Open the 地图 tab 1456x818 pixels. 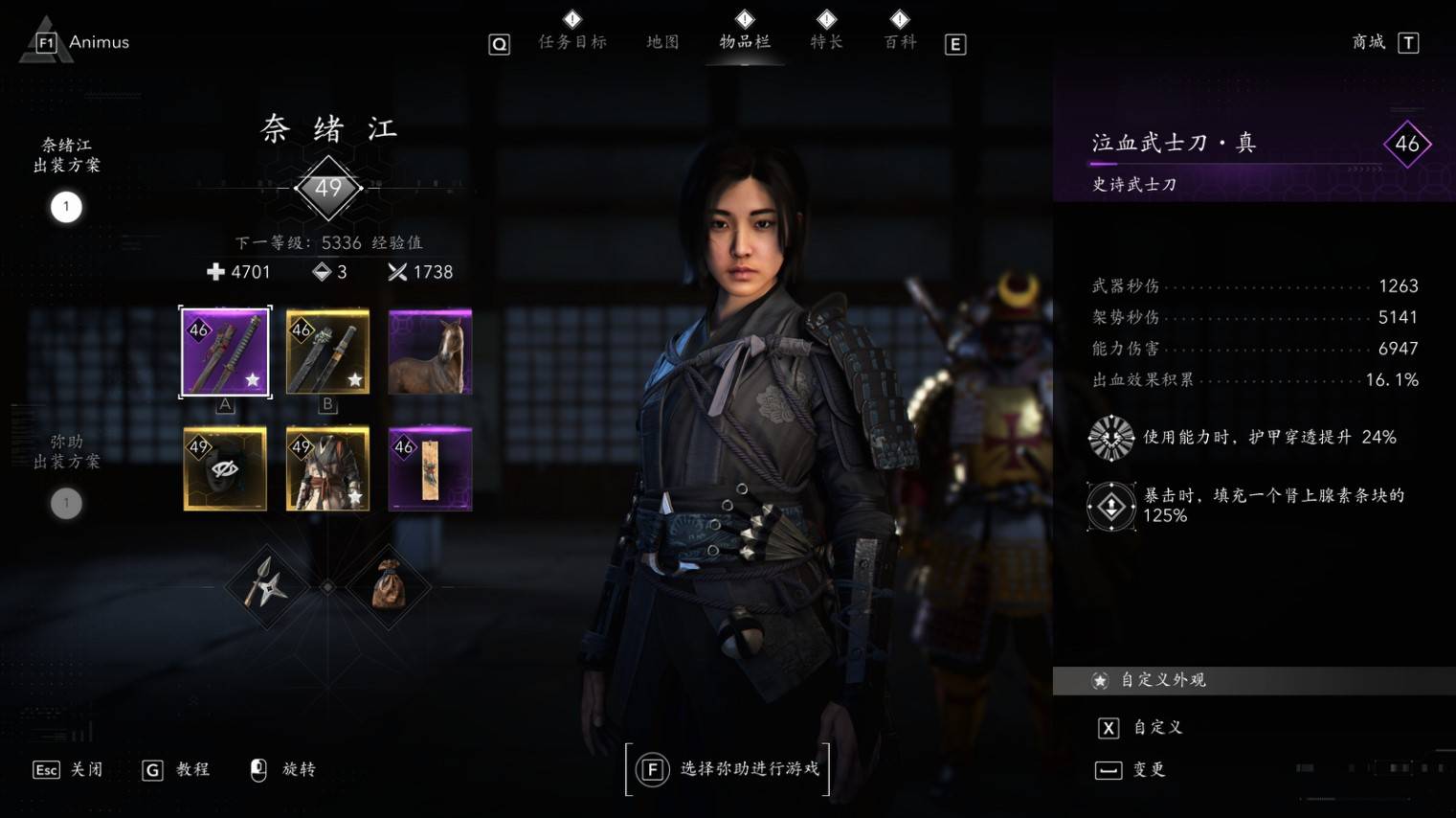(662, 41)
